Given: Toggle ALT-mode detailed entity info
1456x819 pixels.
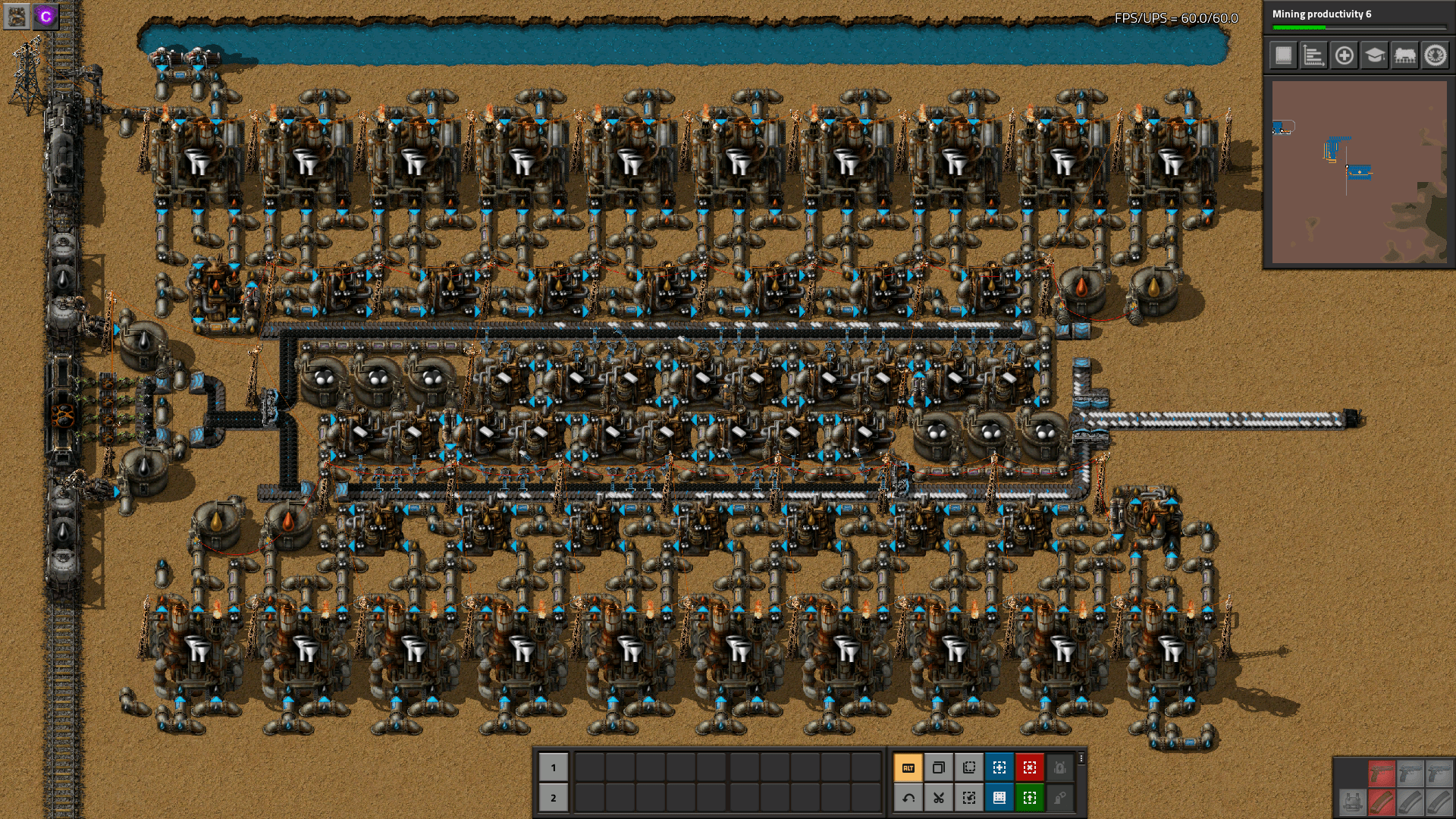Looking at the screenshot, I should point(908,767).
